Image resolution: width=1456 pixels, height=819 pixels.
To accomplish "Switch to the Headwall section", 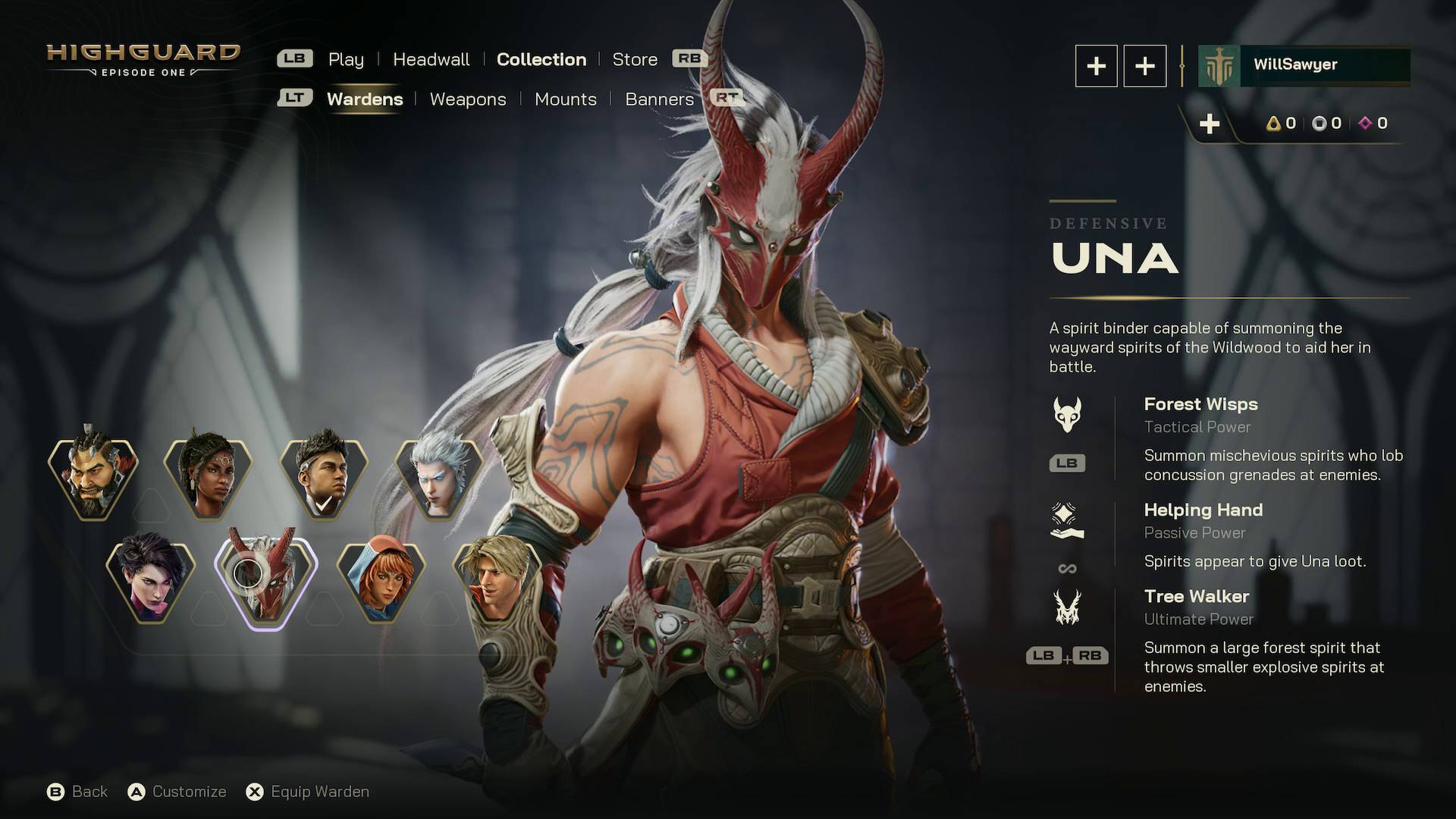I will [430, 59].
